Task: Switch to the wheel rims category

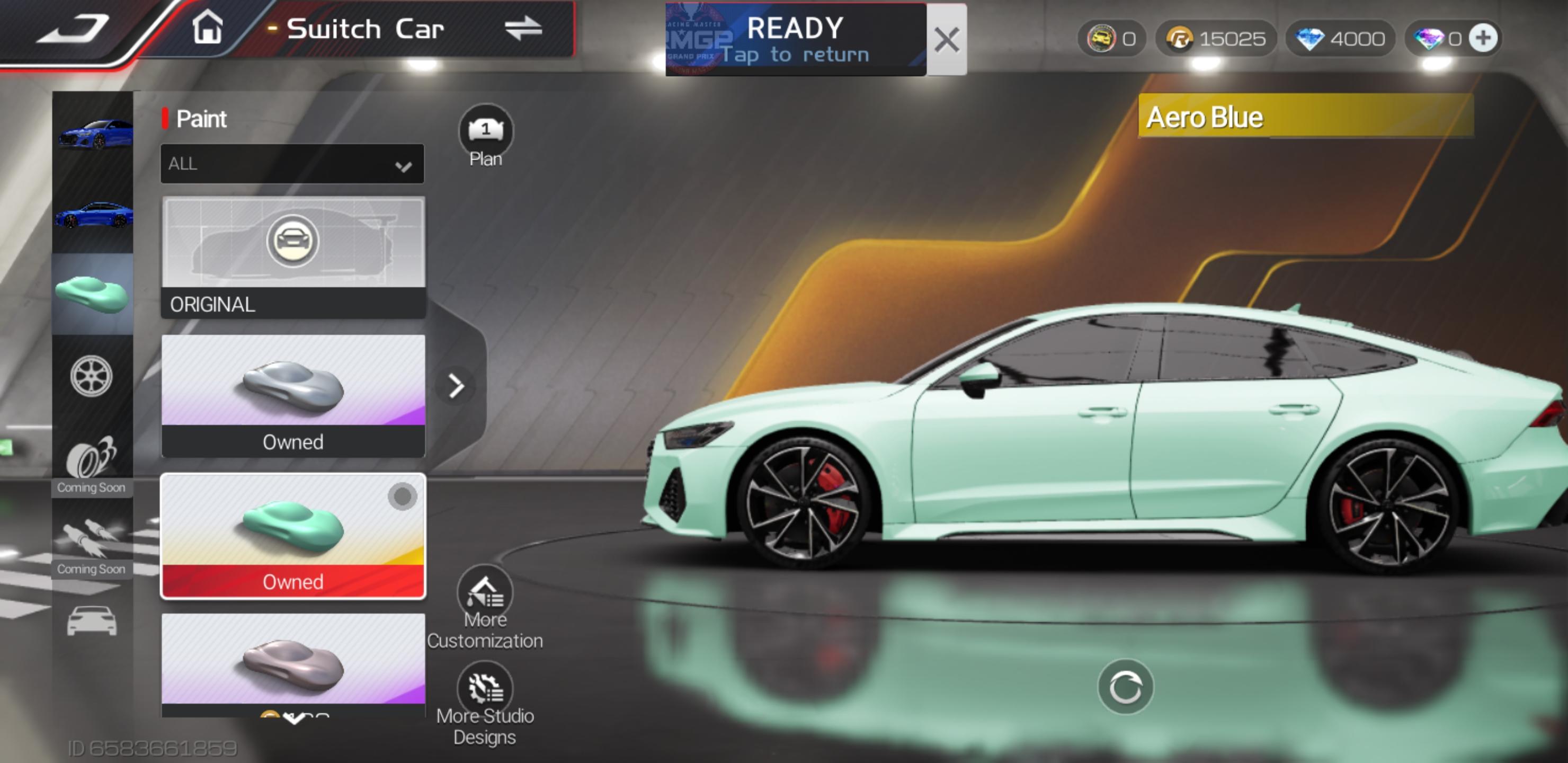Action: click(x=91, y=376)
